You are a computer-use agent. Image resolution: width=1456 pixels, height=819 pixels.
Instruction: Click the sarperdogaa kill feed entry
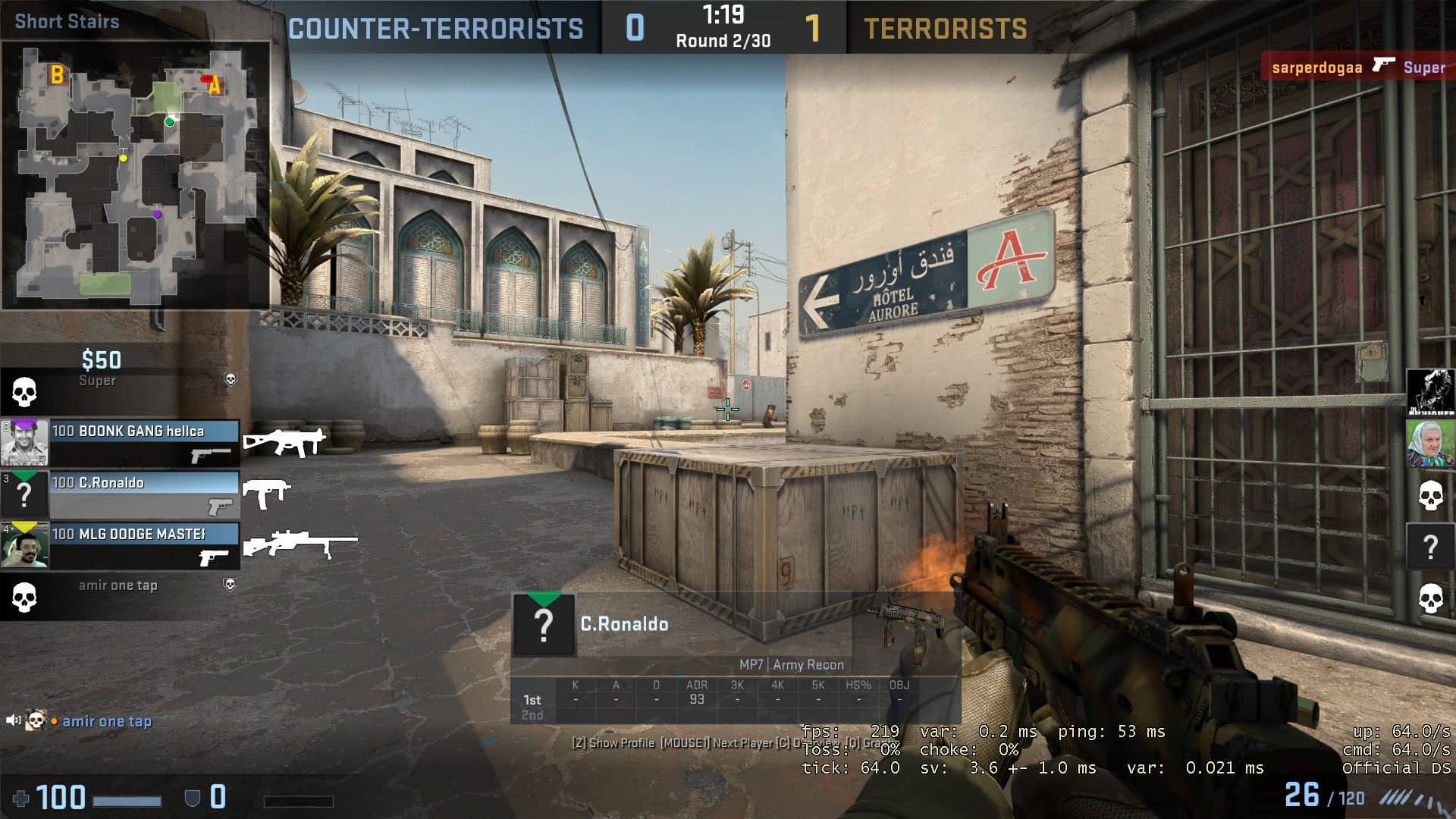tap(1357, 67)
